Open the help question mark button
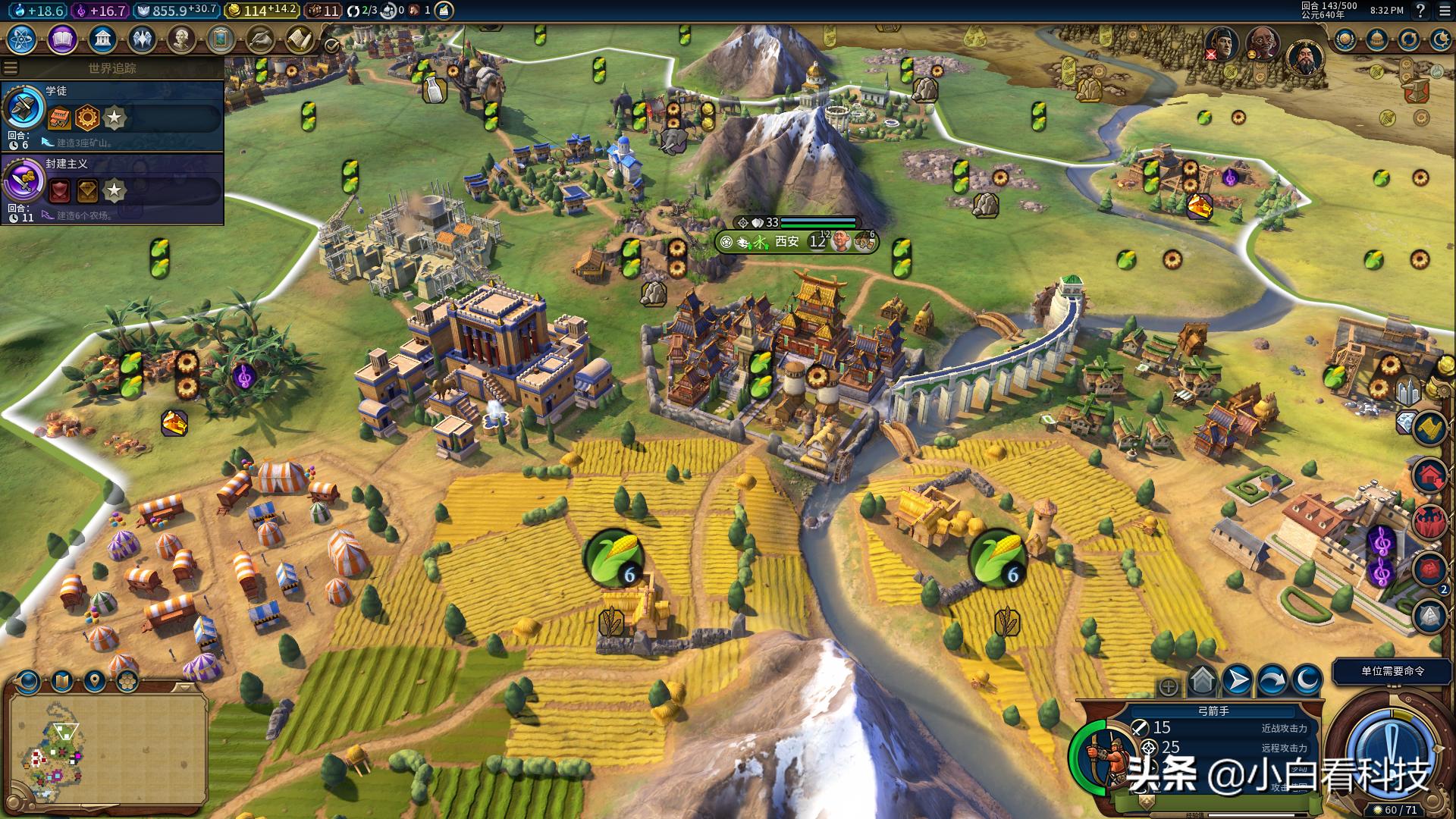The width and height of the screenshot is (1456, 819). click(x=1420, y=11)
